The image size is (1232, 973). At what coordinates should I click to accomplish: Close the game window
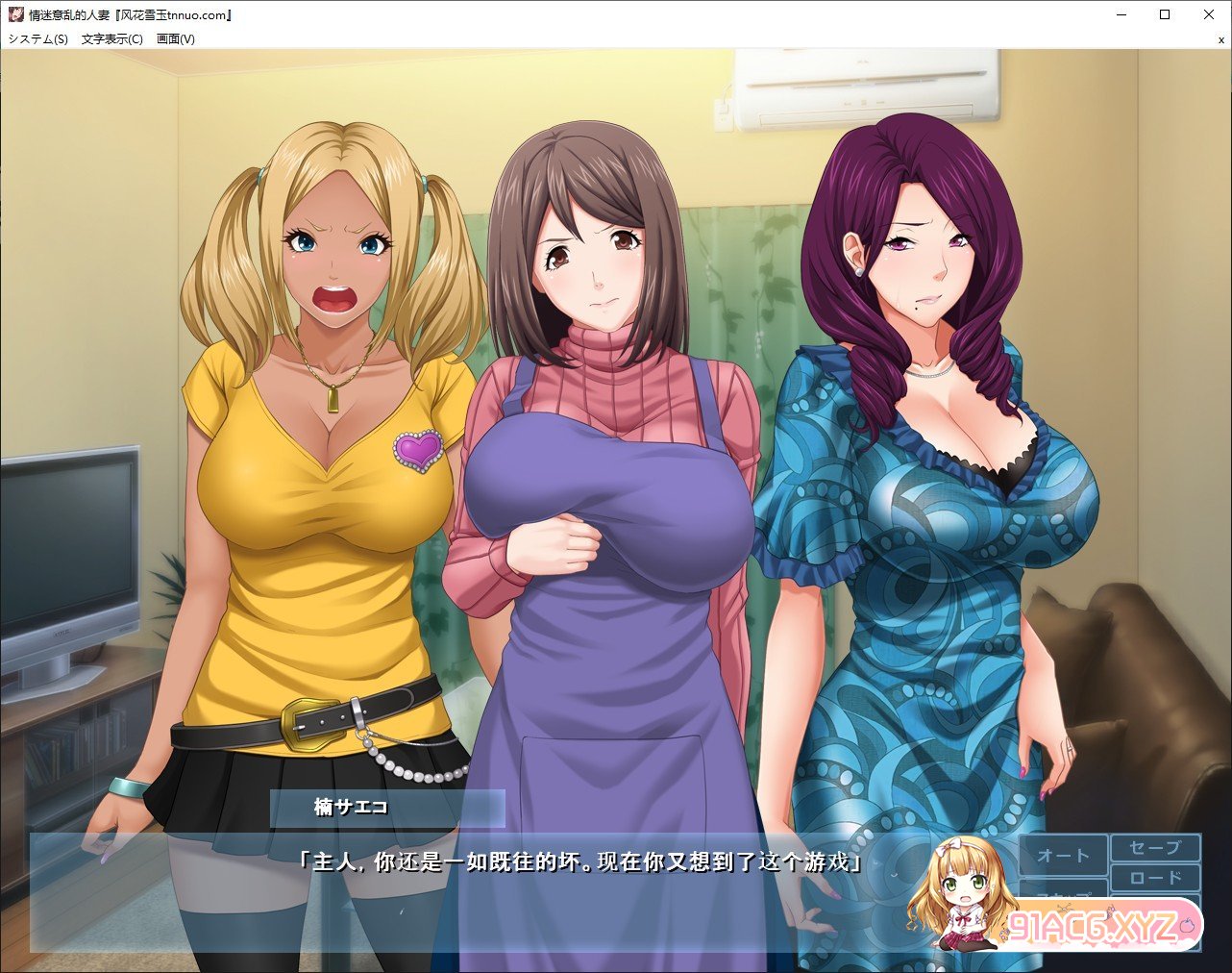click(1209, 14)
